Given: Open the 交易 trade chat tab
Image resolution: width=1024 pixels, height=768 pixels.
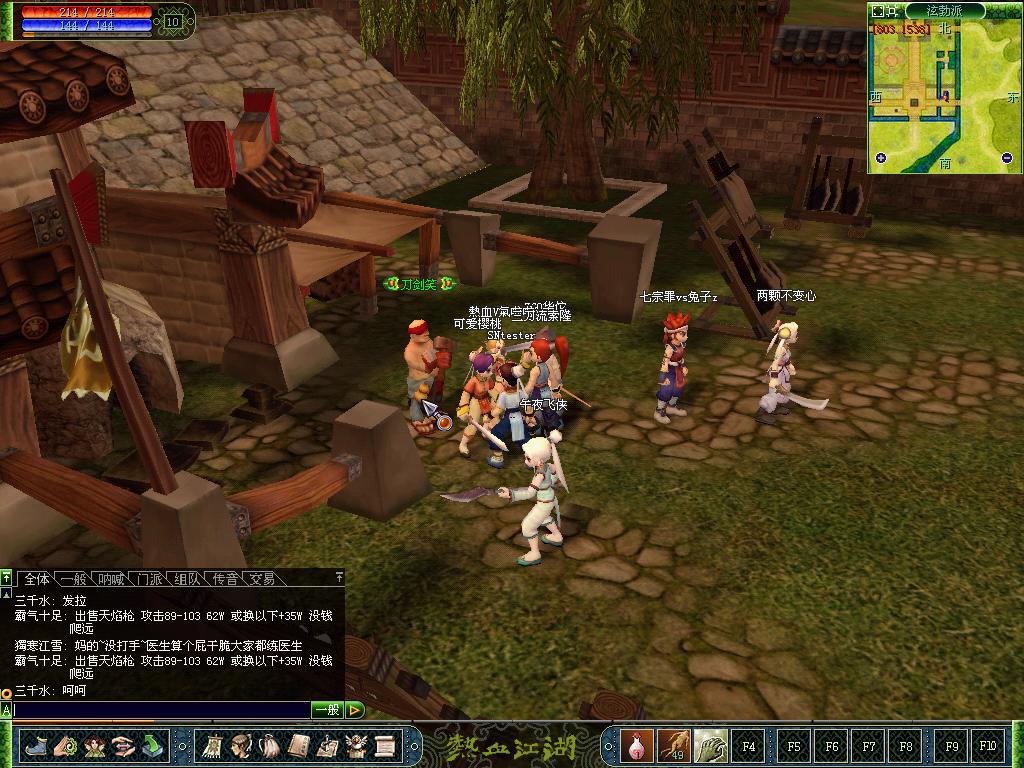Looking at the screenshot, I should 262,579.
